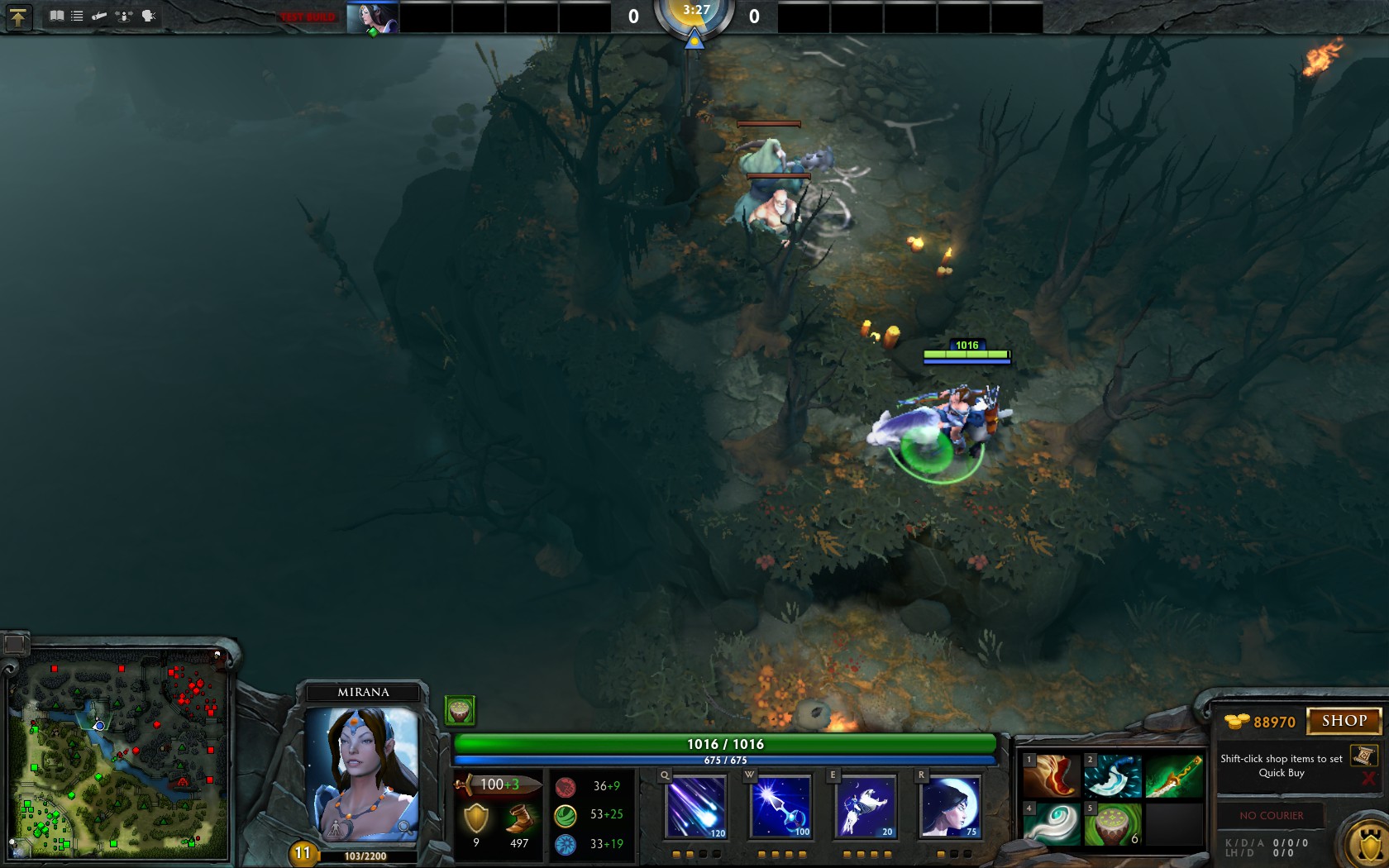
Task: Click the speaking head chat icon
Action: [149, 16]
